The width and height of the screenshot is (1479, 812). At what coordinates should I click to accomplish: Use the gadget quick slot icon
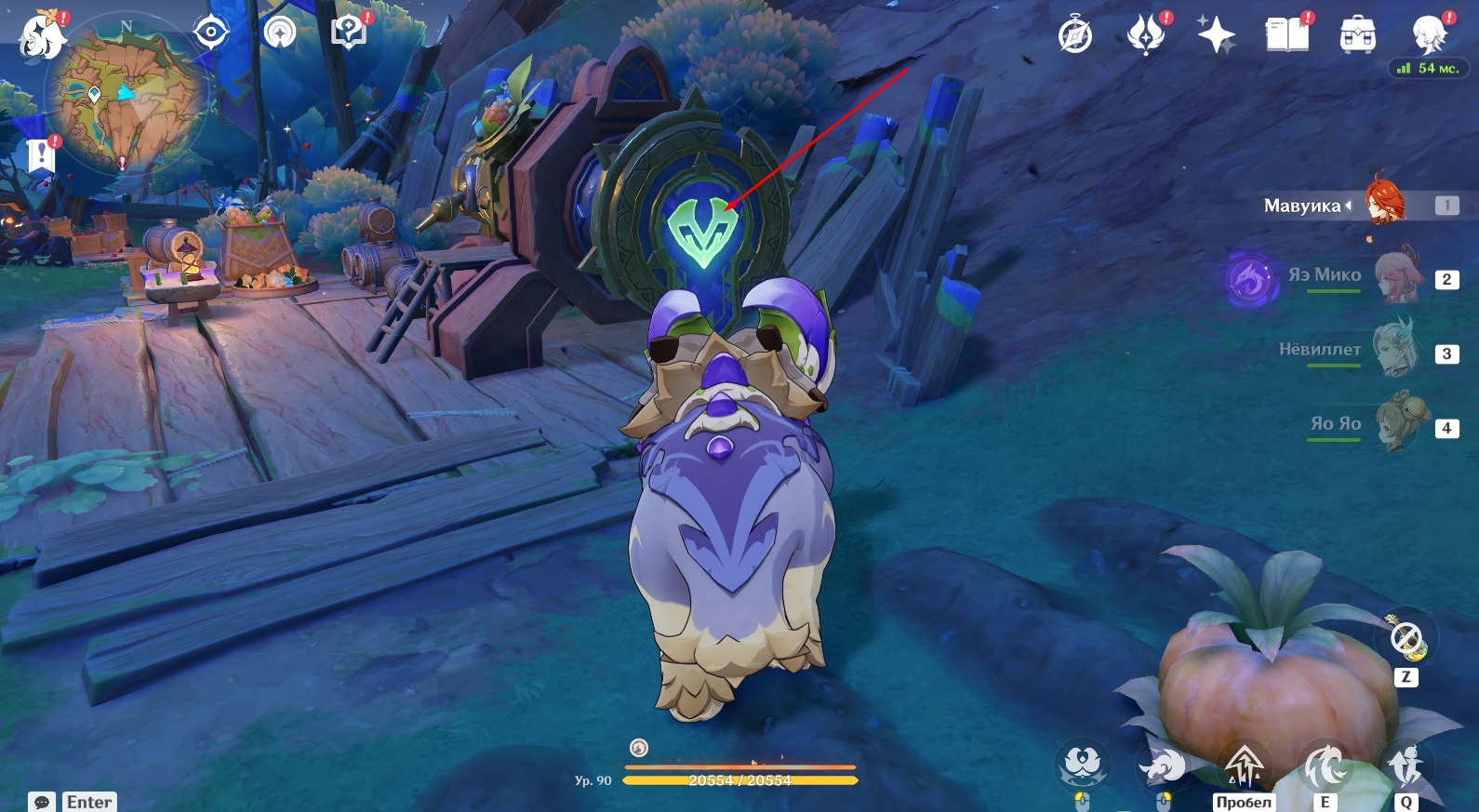point(1406,639)
